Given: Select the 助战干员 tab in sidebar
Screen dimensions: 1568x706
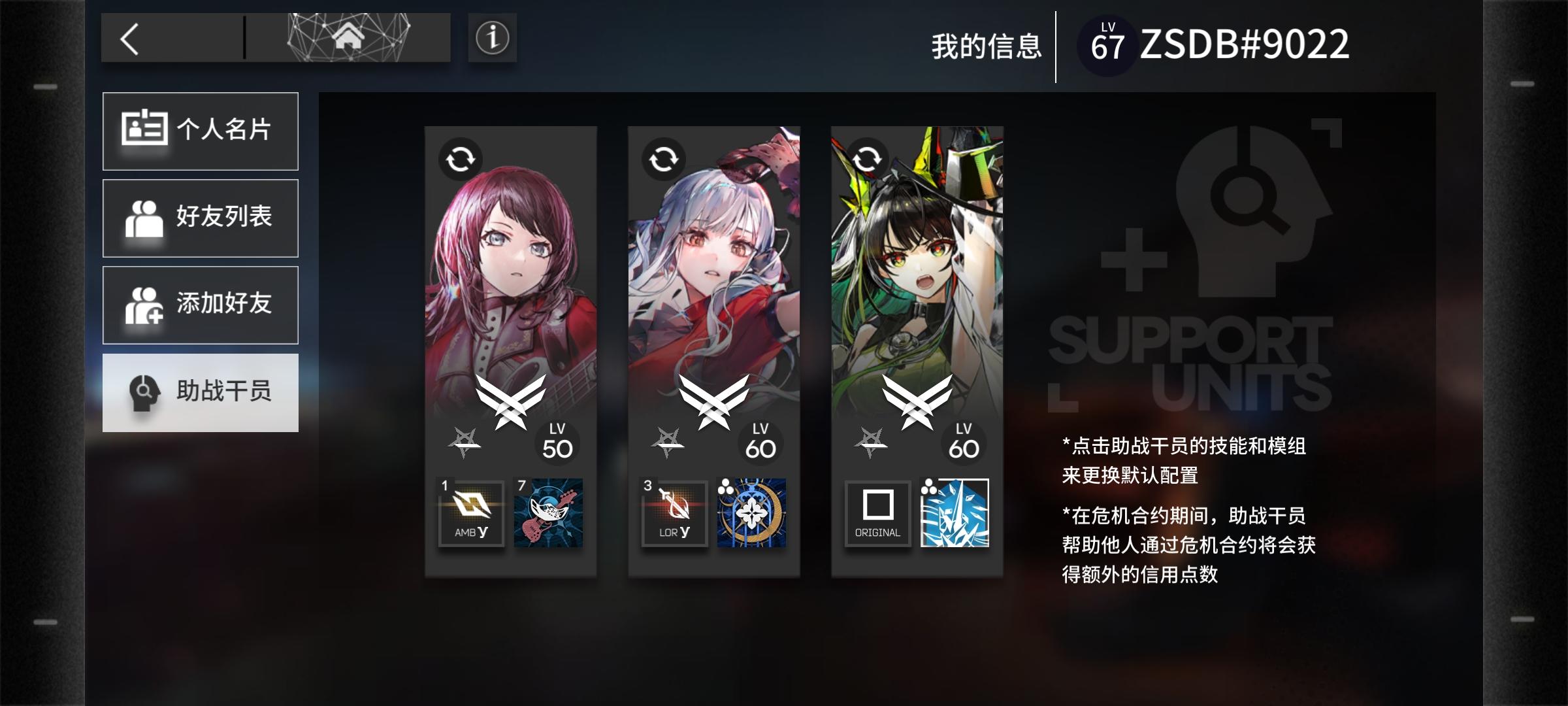Looking at the screenshot, I should point(201,392).
